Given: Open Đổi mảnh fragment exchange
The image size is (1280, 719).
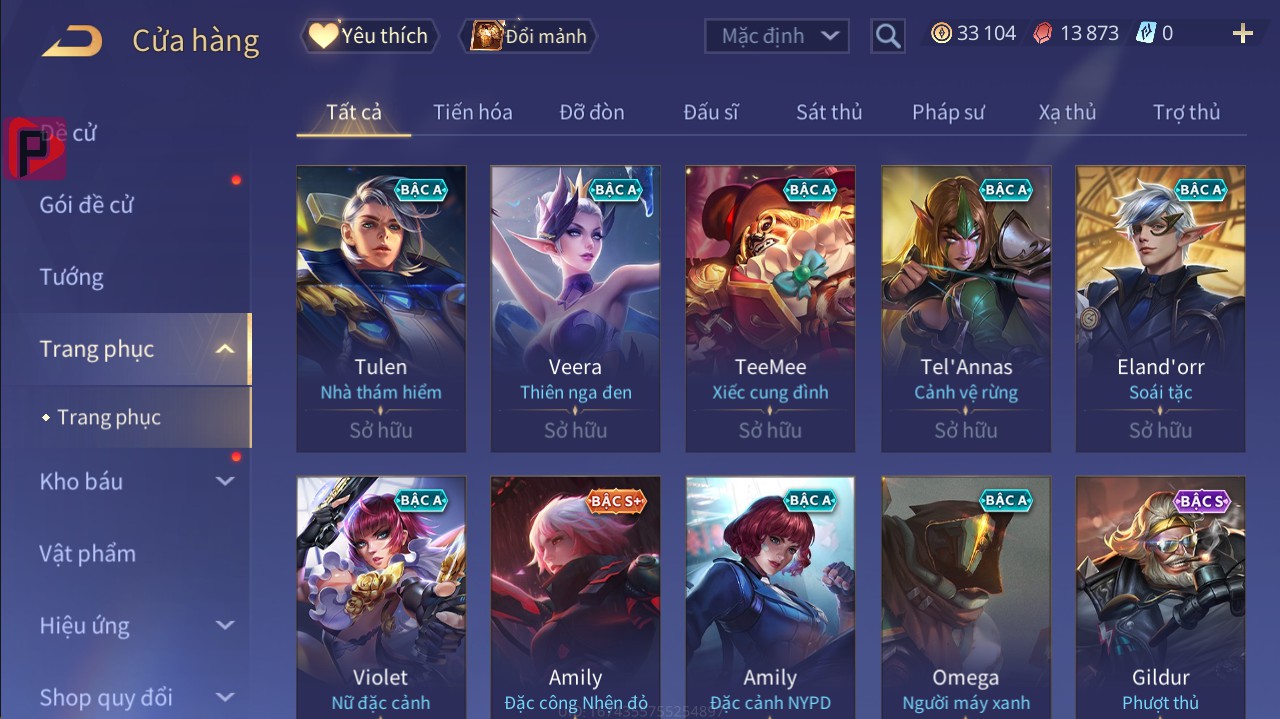Looking at the screenshot, I should (529, 36).
